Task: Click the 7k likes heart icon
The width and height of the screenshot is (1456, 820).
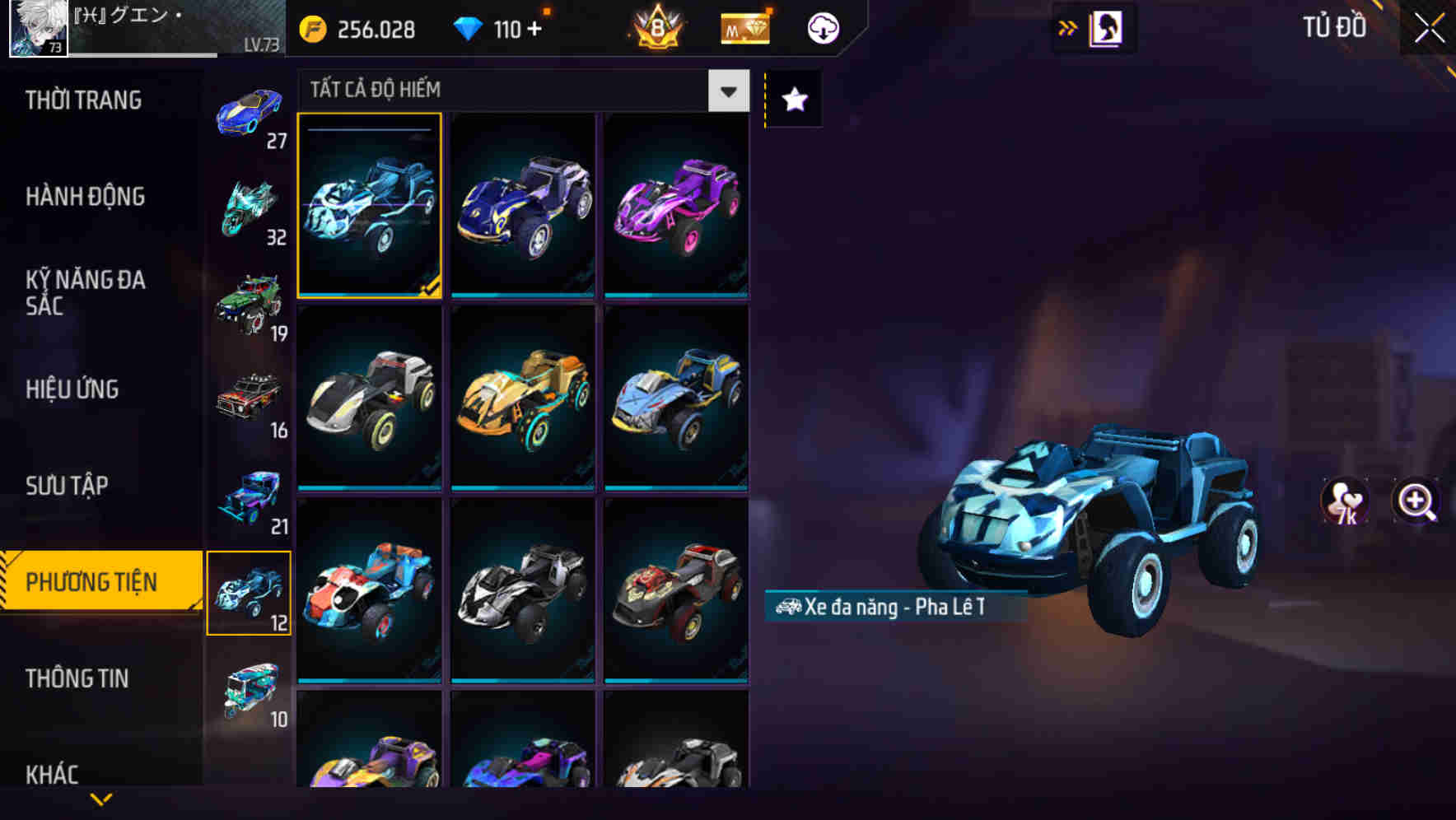Action: click(1346, 502)
